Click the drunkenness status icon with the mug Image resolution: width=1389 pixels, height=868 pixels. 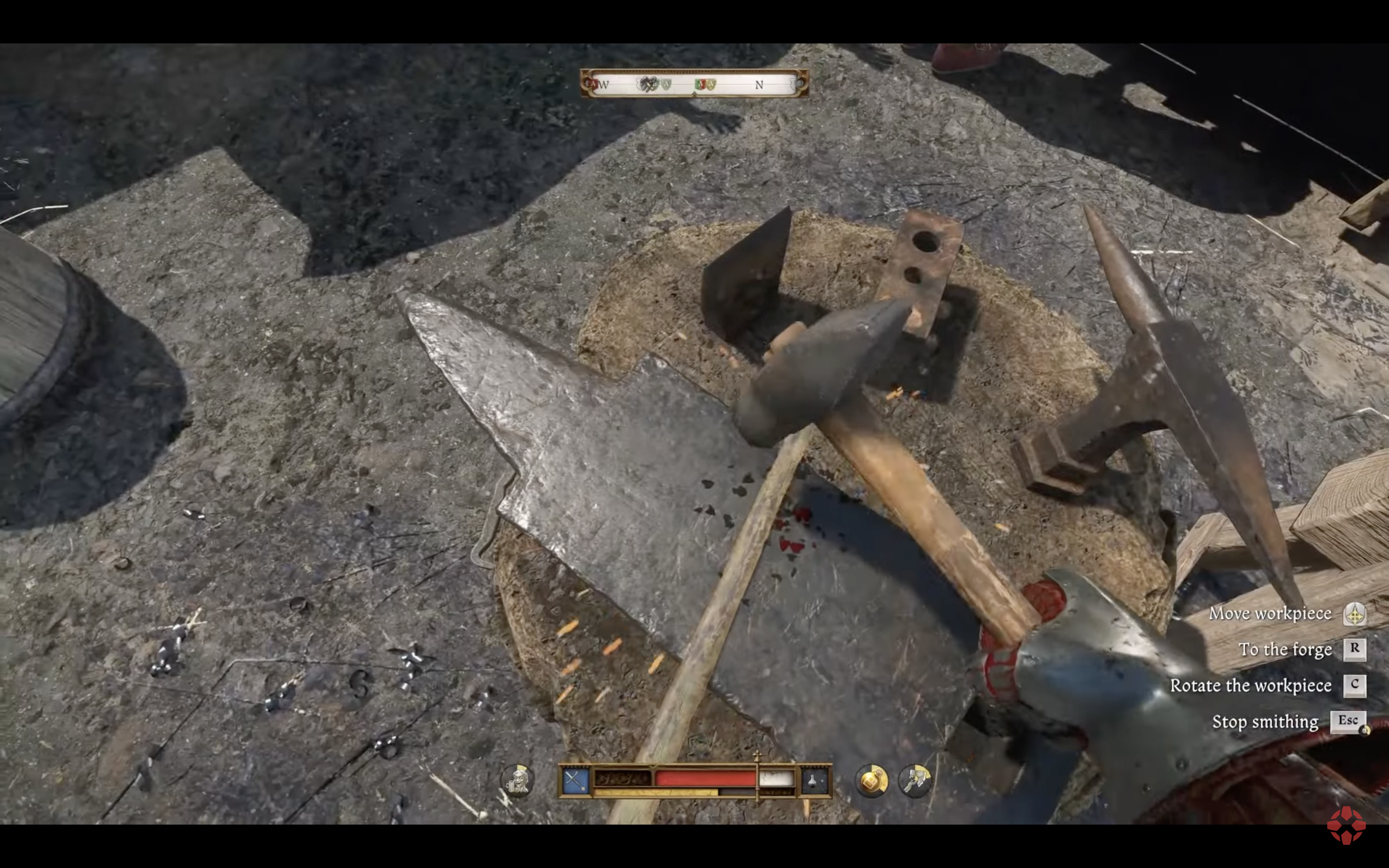pyautogui.click(x=517, y=780)
